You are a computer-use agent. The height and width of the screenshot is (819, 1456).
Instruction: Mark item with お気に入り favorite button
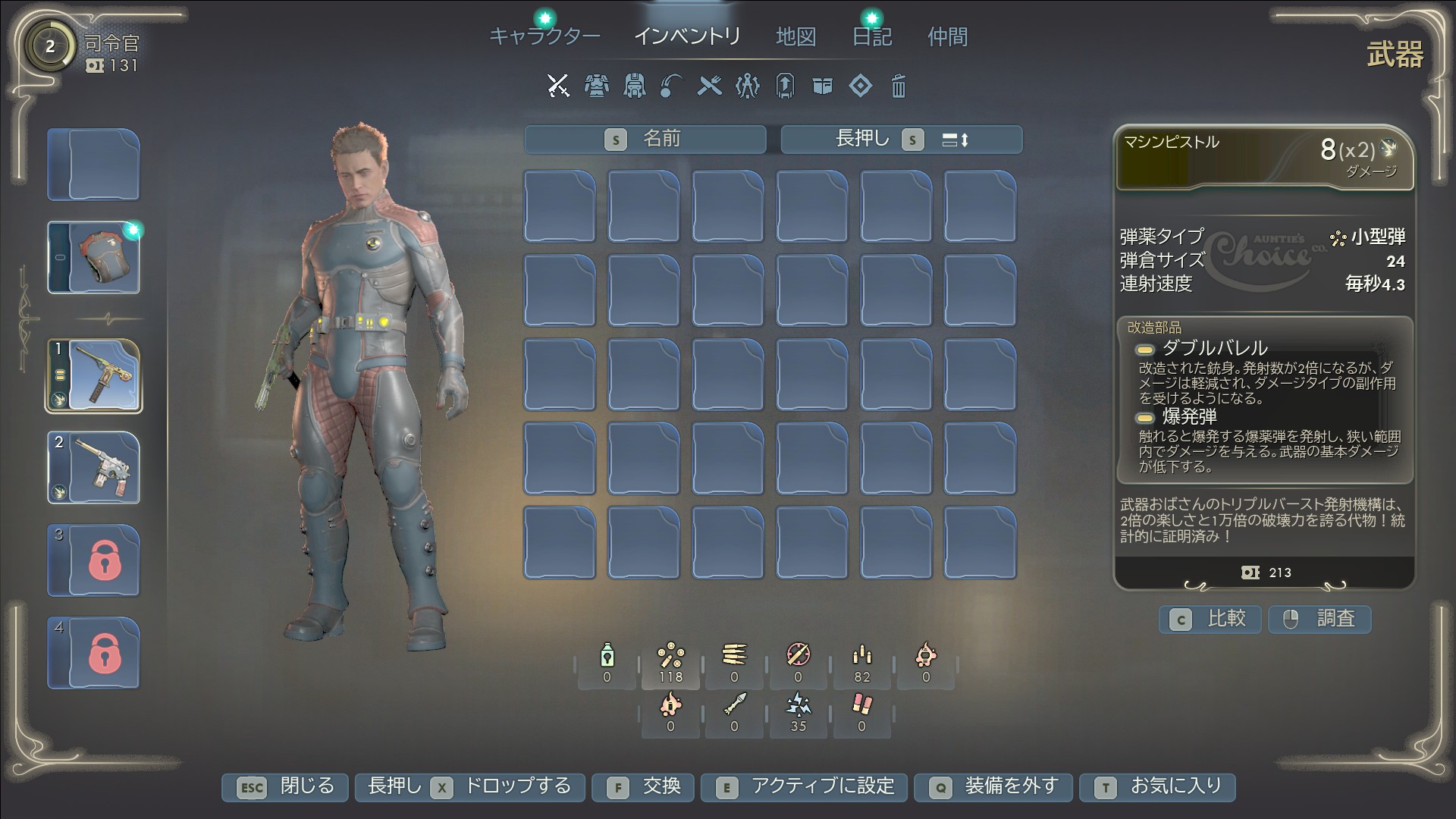click(x=1158, y=787)
